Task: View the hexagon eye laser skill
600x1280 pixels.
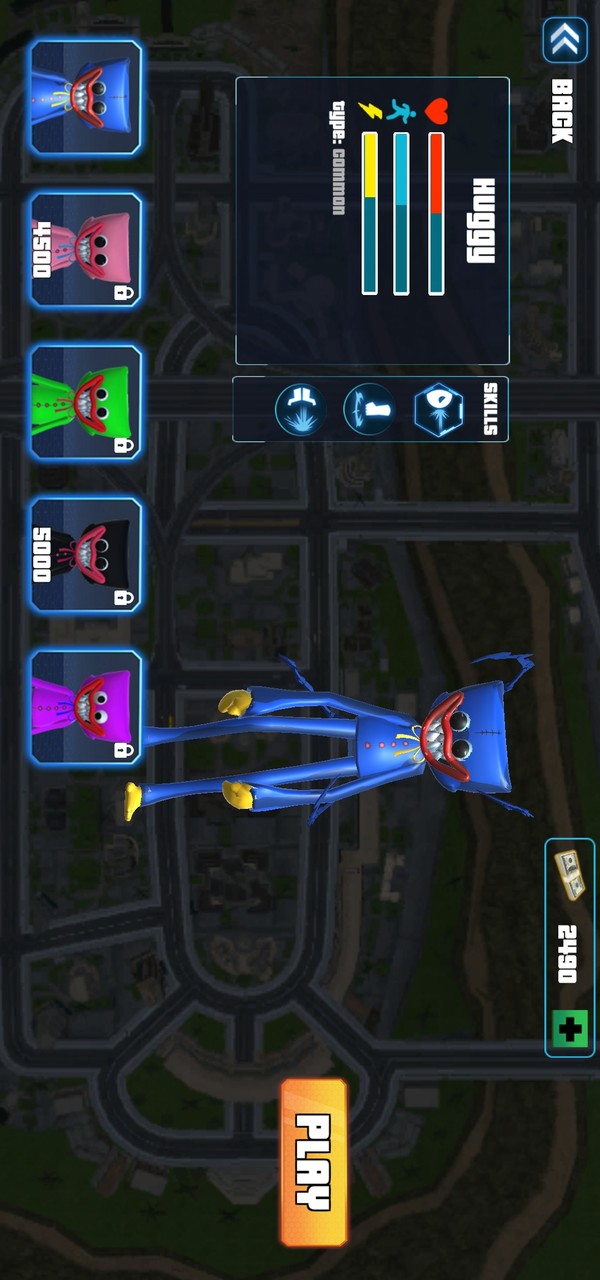Action: [x=439, y=409]
